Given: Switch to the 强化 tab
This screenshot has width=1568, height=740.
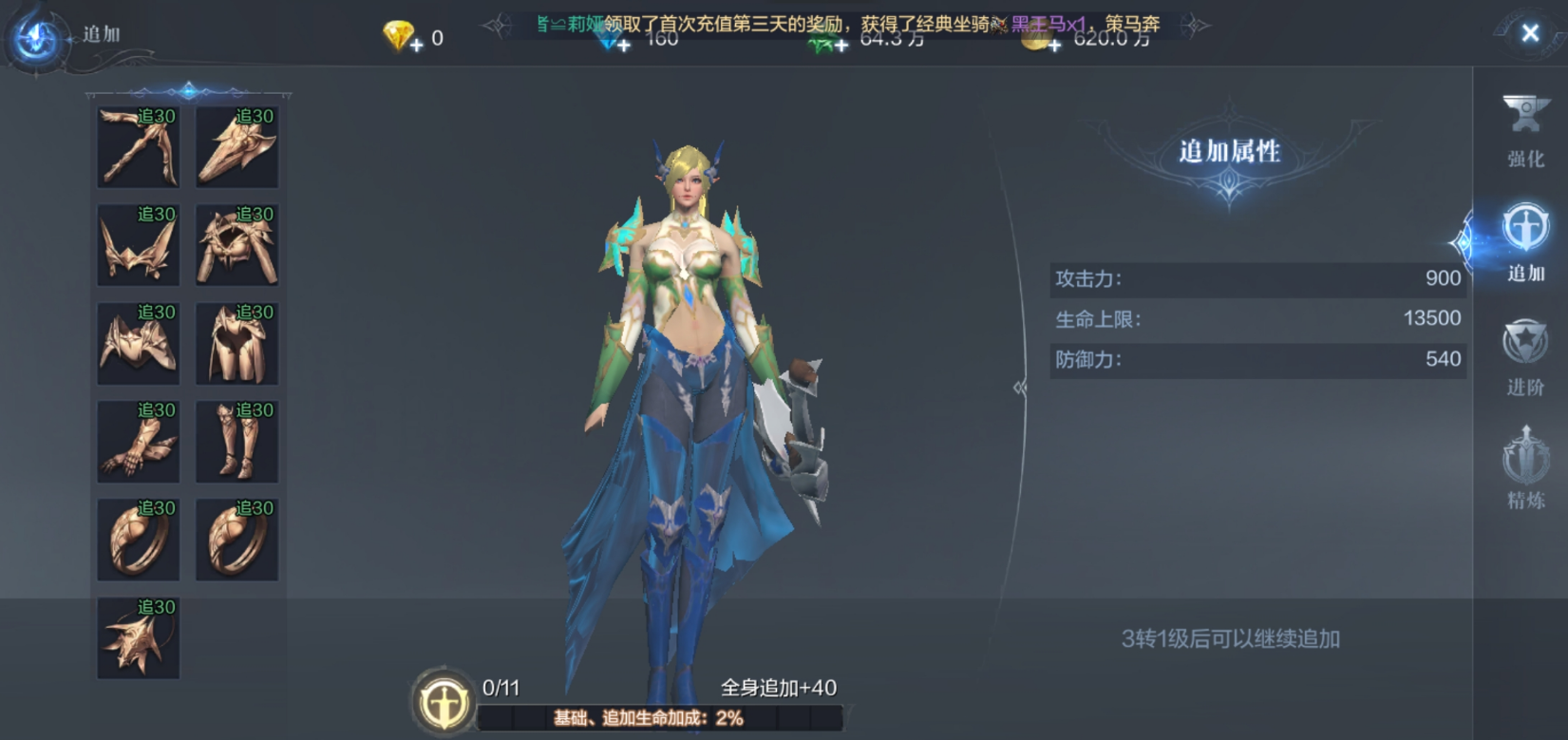Looking at the screenshot, I should tap(1525, 131).
